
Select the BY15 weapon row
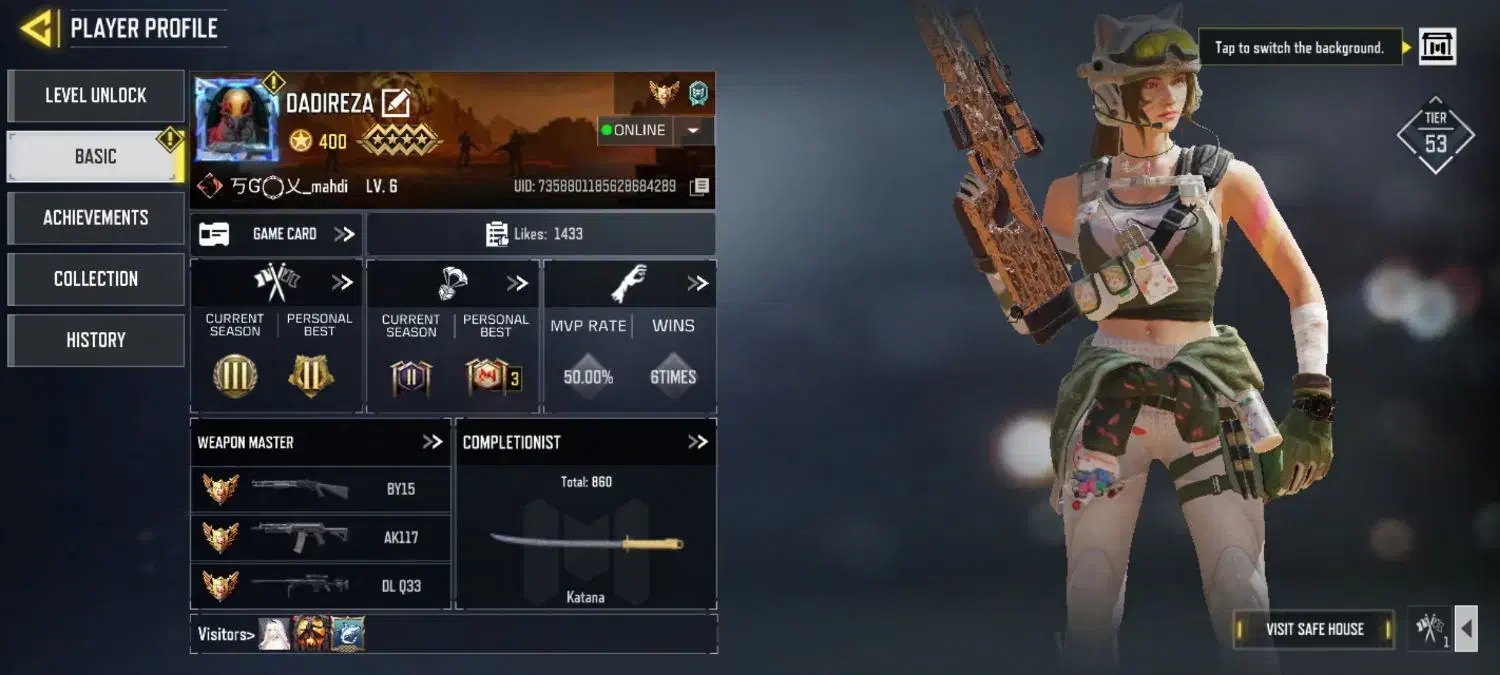pyautogui.click(x=320, y=489)
